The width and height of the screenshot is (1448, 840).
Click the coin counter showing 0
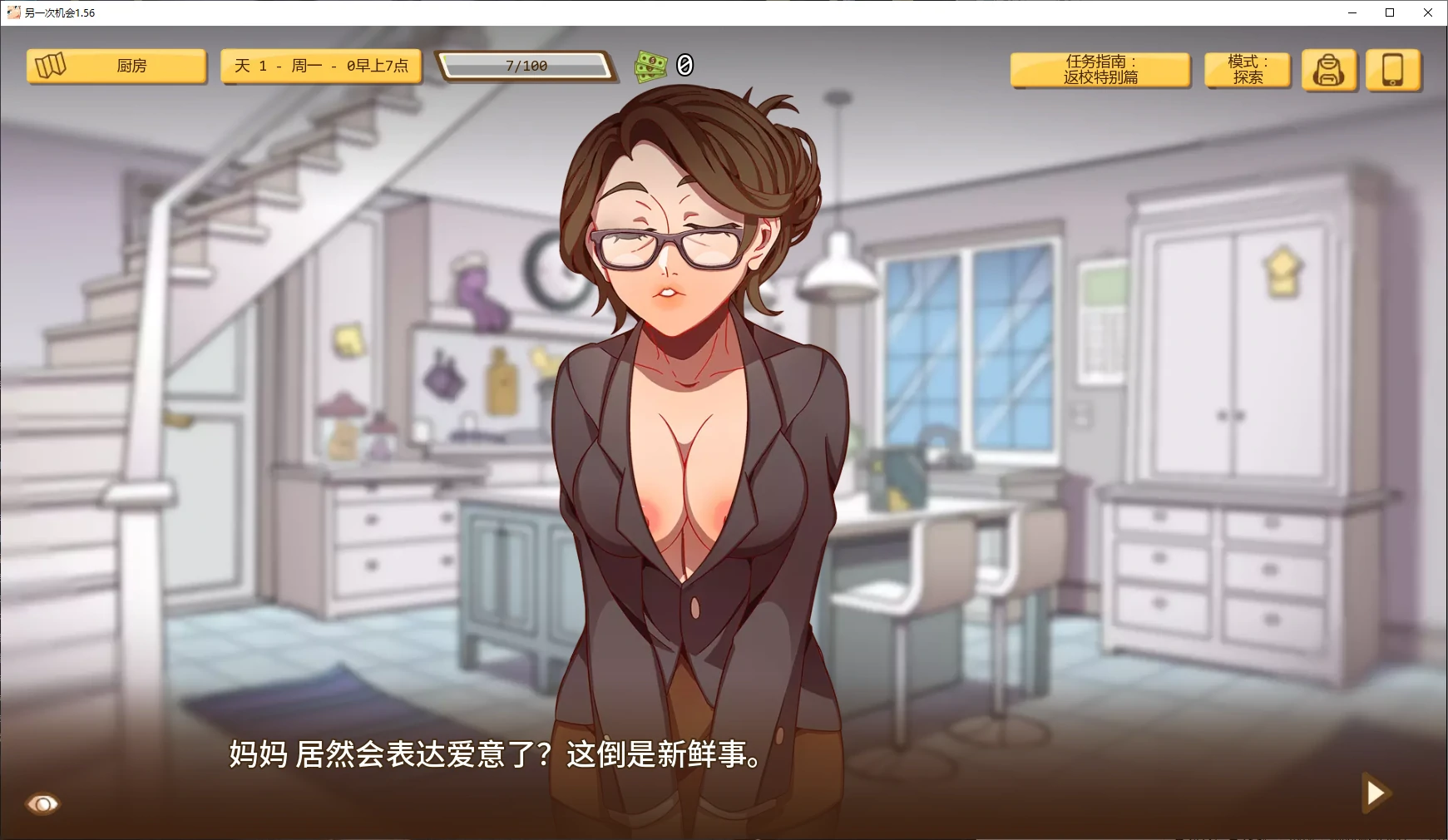coord(684,65)
